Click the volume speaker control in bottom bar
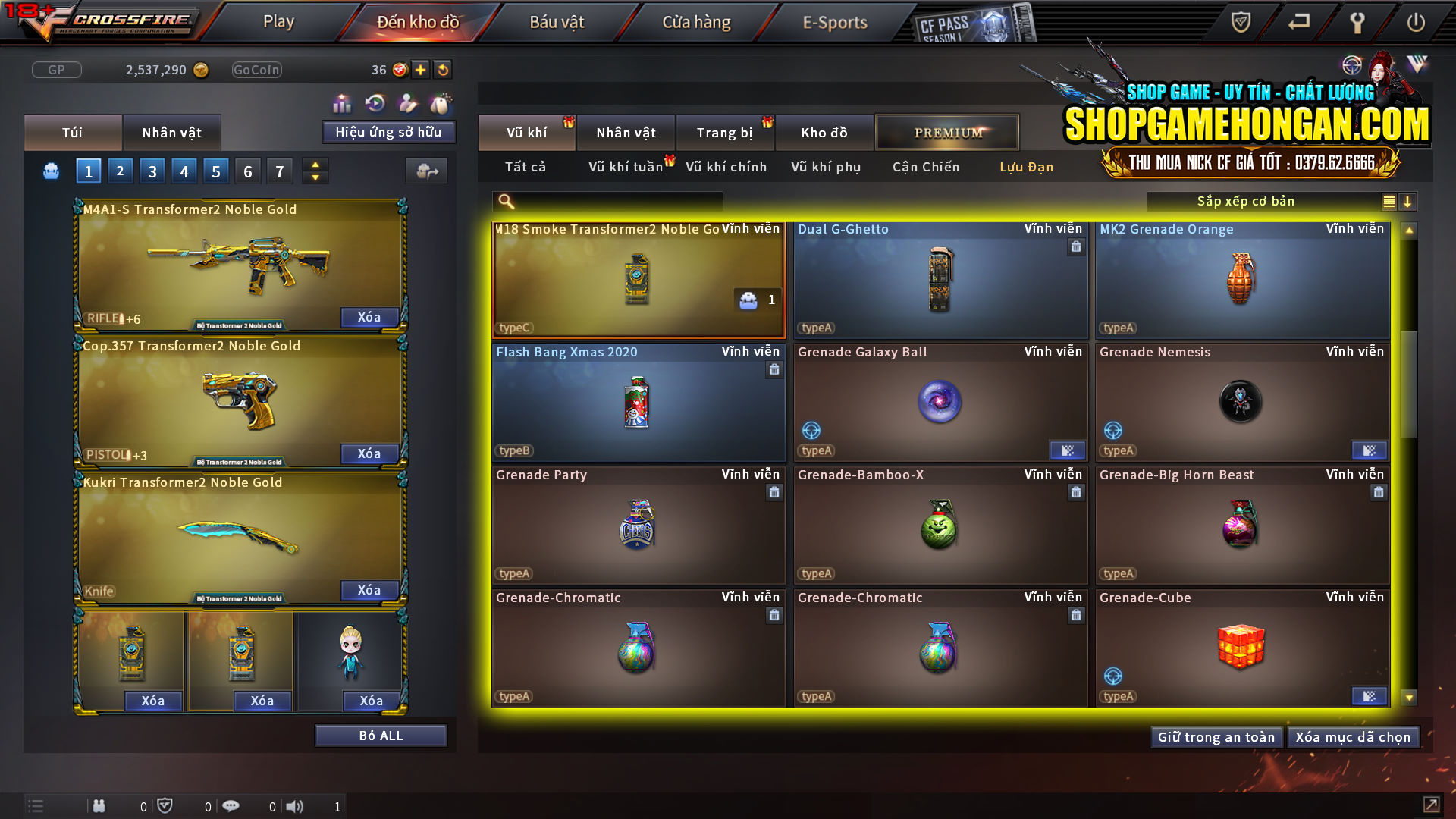The image size is (1456, 819). (295, 805)
